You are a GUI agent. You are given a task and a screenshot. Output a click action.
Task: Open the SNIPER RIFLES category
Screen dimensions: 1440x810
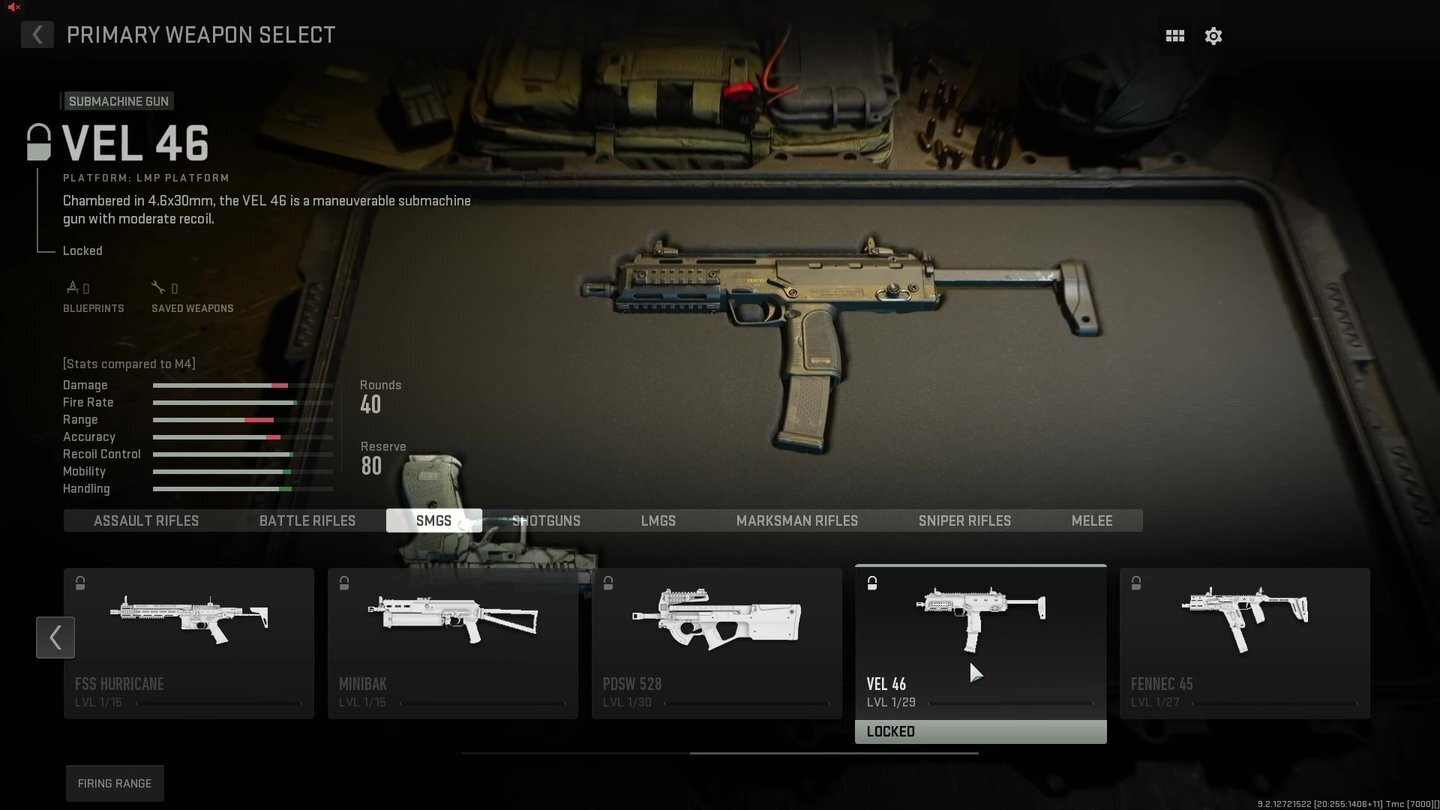[x=964, y=520]
